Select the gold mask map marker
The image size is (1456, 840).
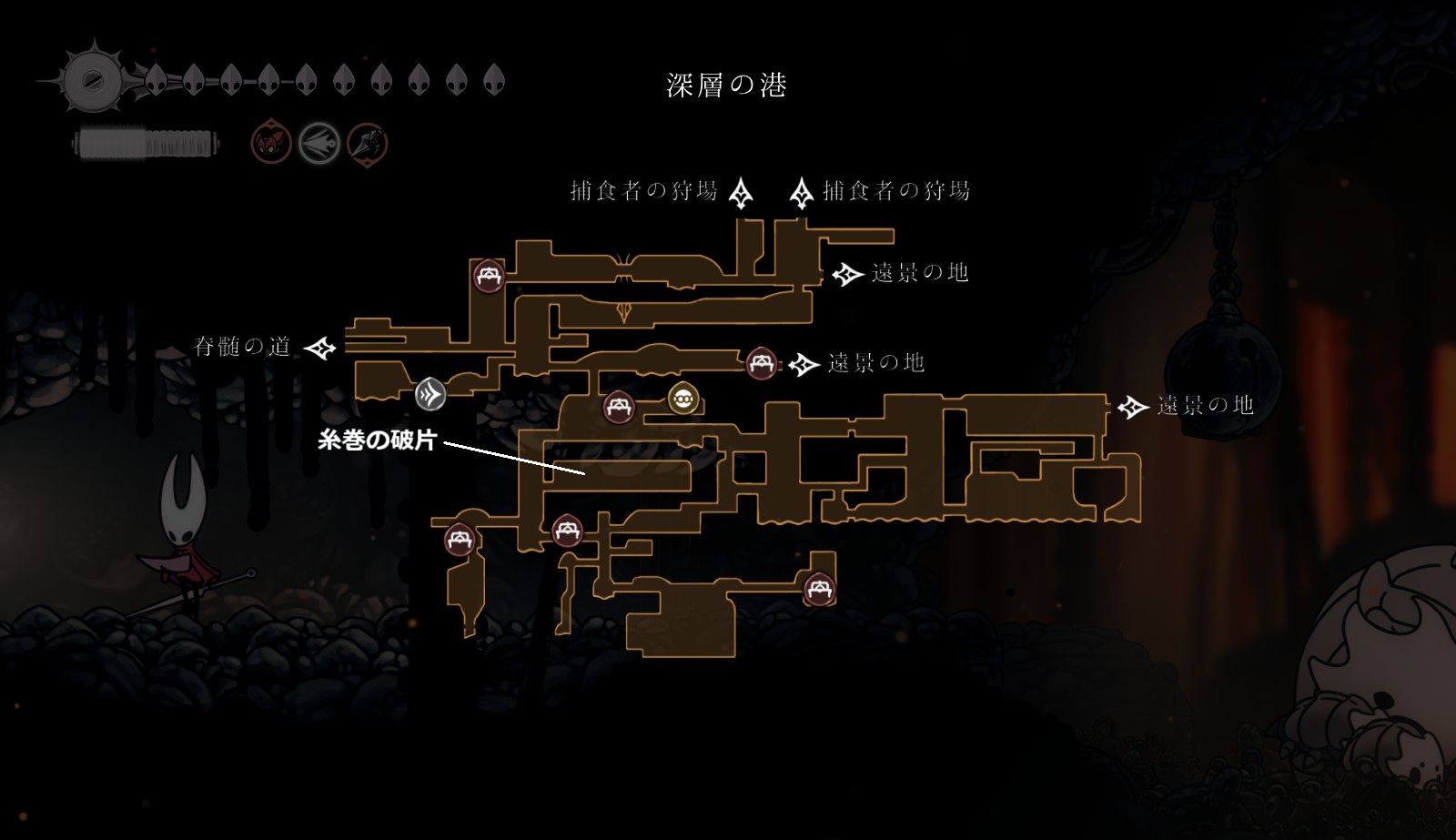[x=683, y=399]
